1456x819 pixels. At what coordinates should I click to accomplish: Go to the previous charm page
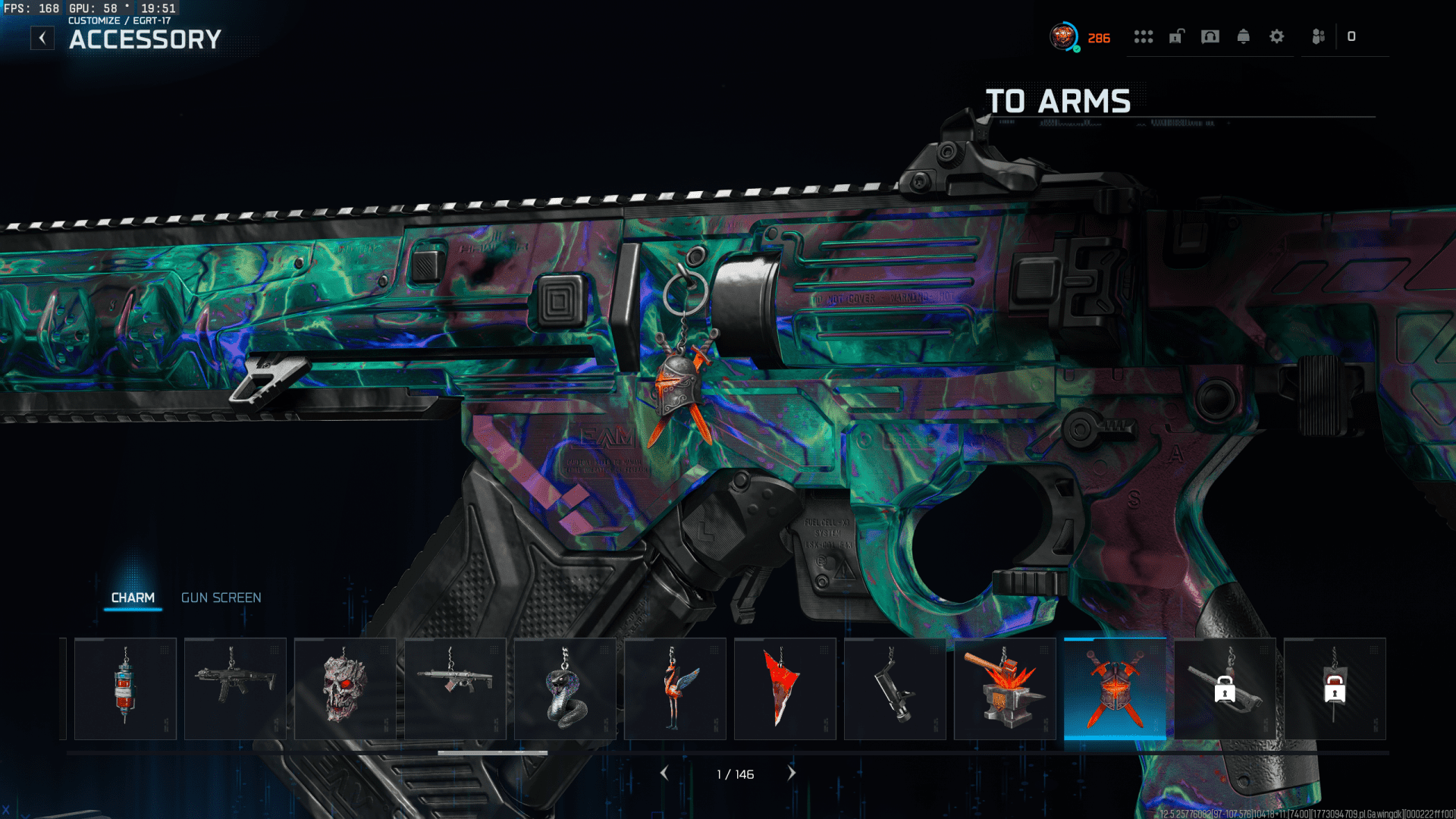(664, 773)
